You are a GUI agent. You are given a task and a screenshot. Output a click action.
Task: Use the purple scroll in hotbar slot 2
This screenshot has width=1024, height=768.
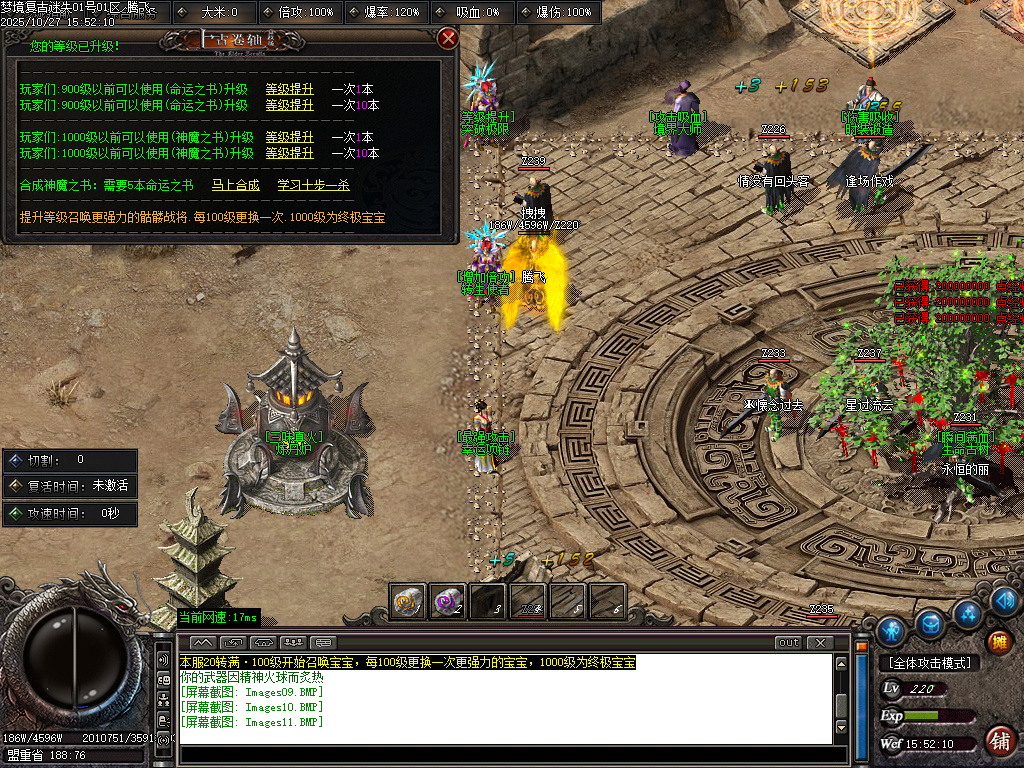pyautogui.click(x=447, y=600)
